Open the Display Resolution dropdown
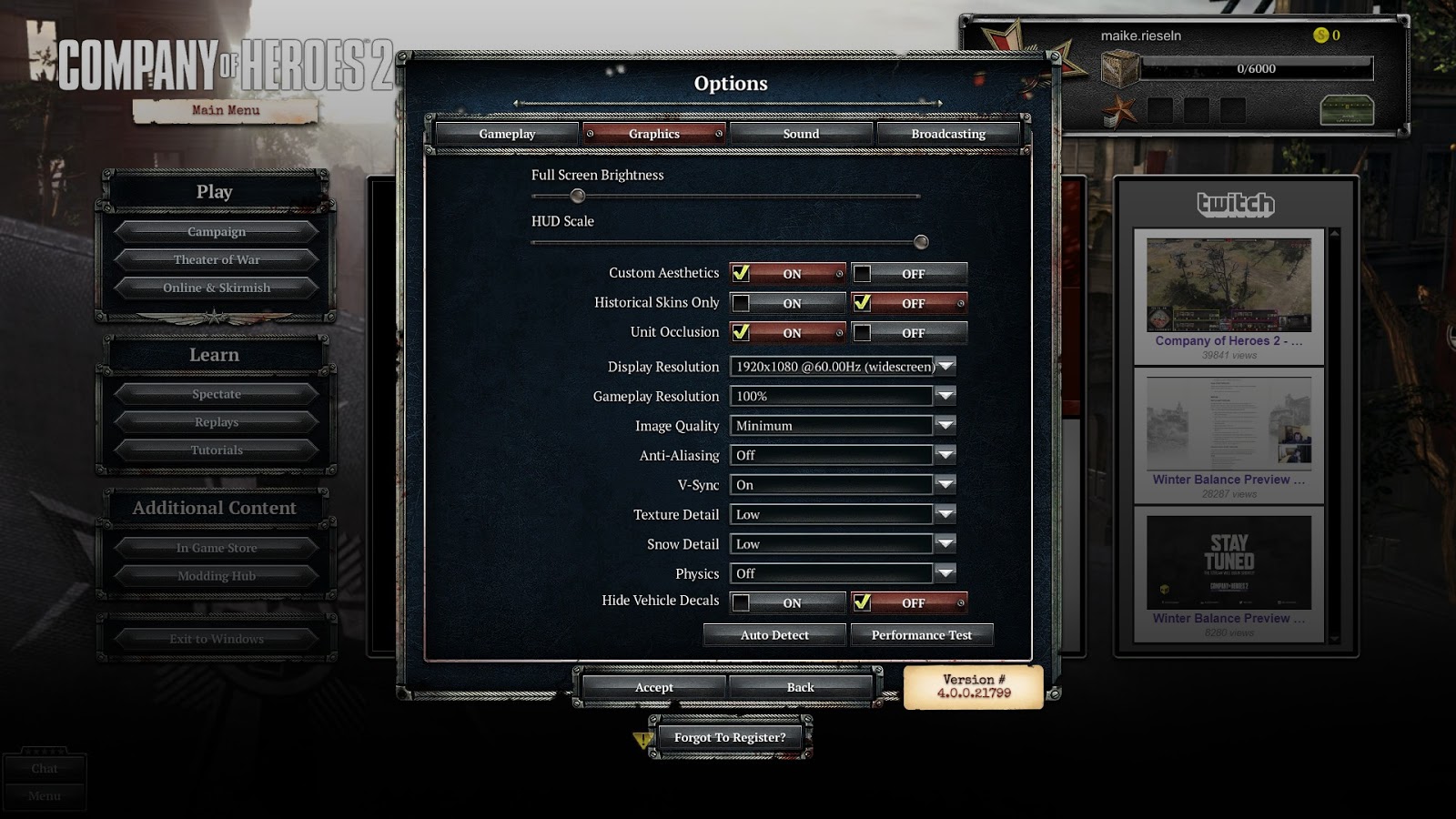Viewport: 1456px width, 819px height. (x=945, y=366)
